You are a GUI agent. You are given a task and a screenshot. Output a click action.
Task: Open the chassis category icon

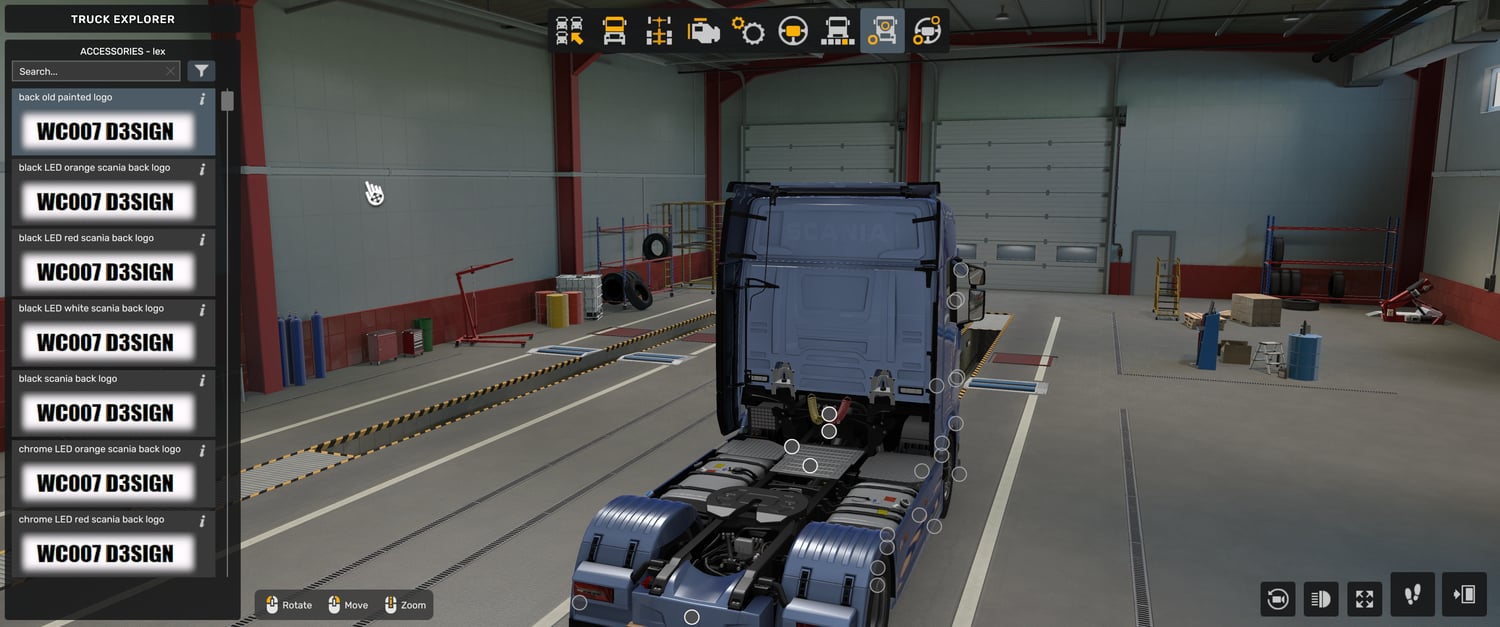[x=659, y=31]
